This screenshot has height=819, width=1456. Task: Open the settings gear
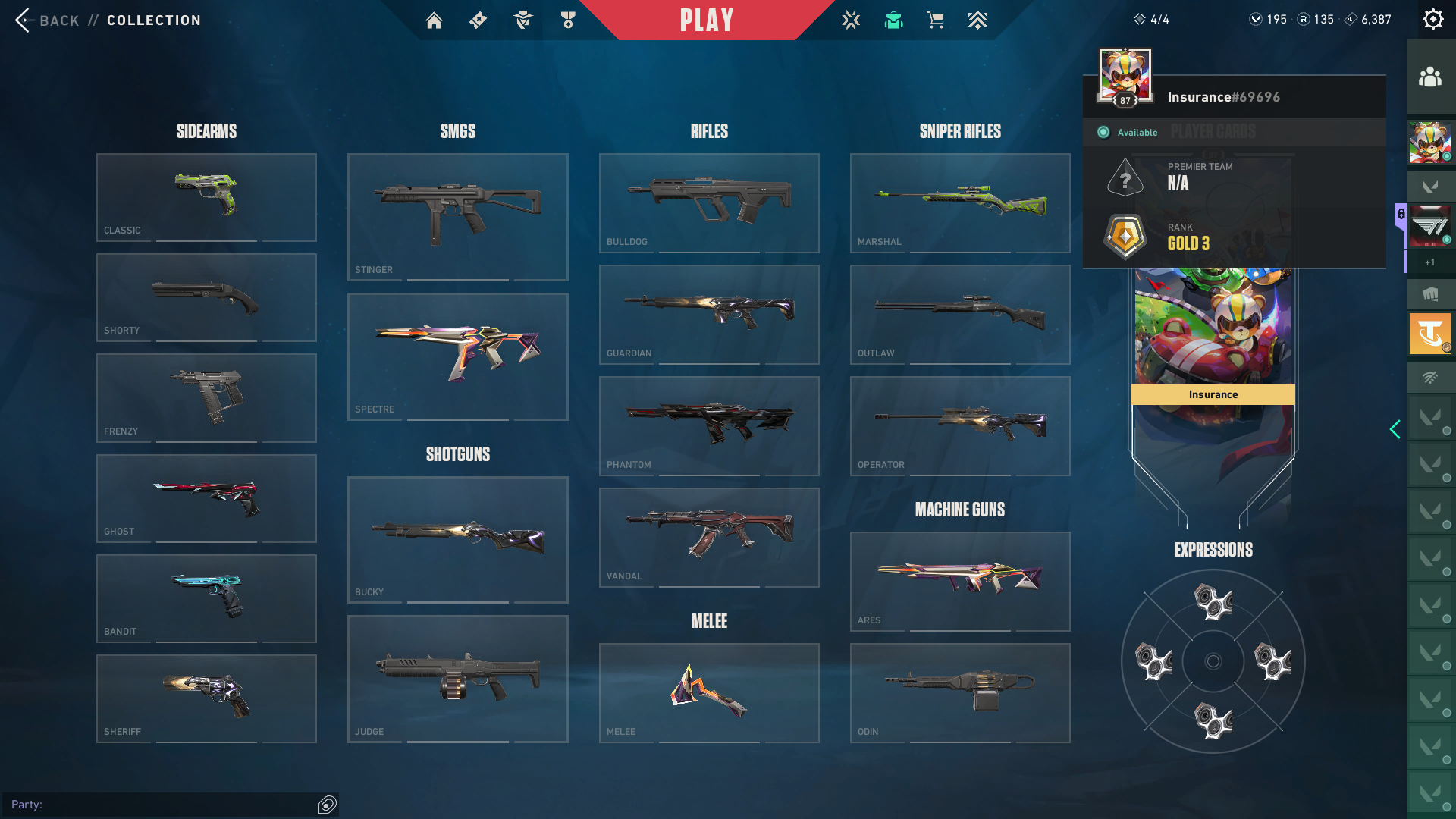pyautogui.click(x=1432, y=20)
